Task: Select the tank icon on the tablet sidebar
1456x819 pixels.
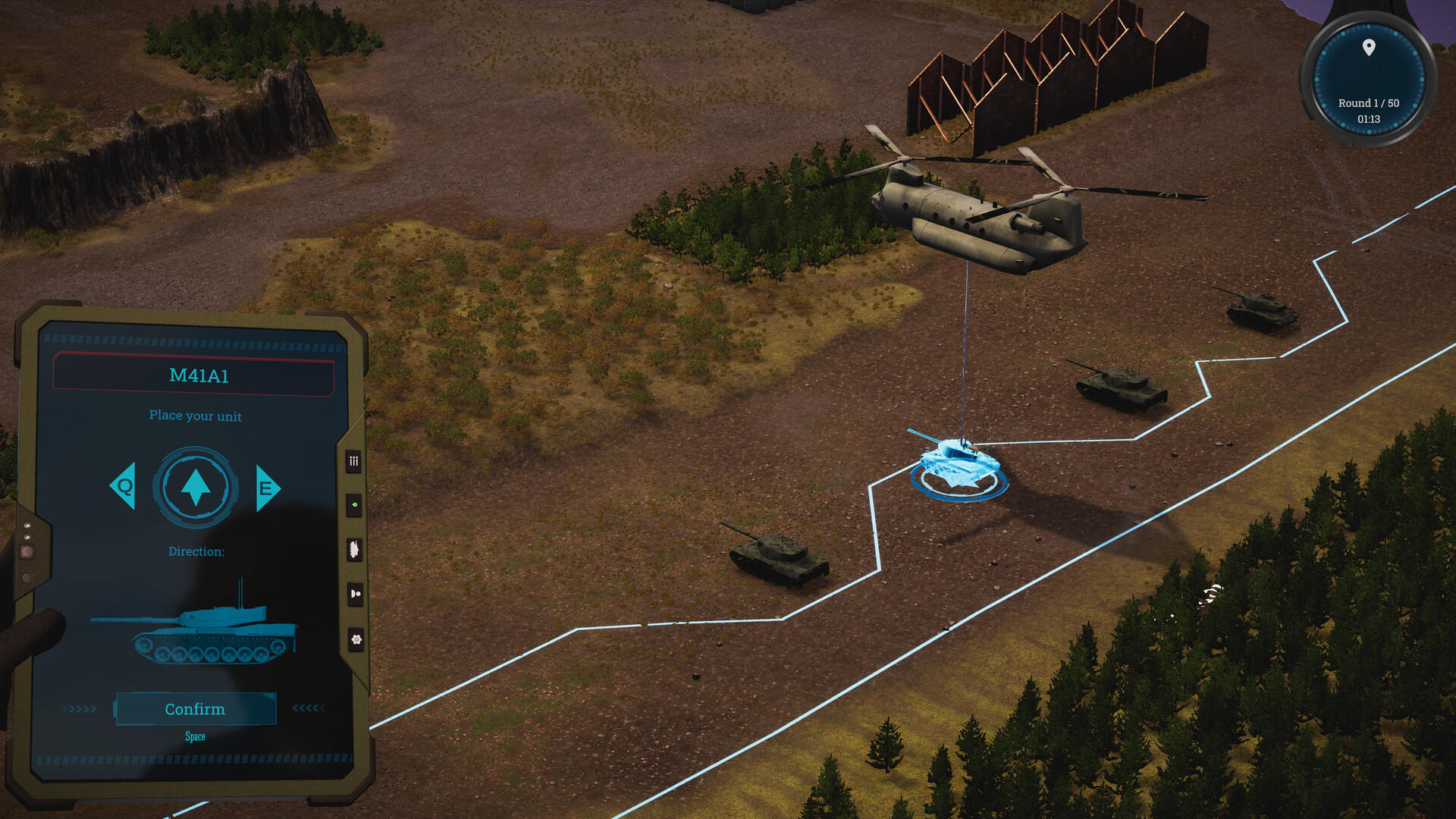Action: pyautogui.click(x=353, y=550)
